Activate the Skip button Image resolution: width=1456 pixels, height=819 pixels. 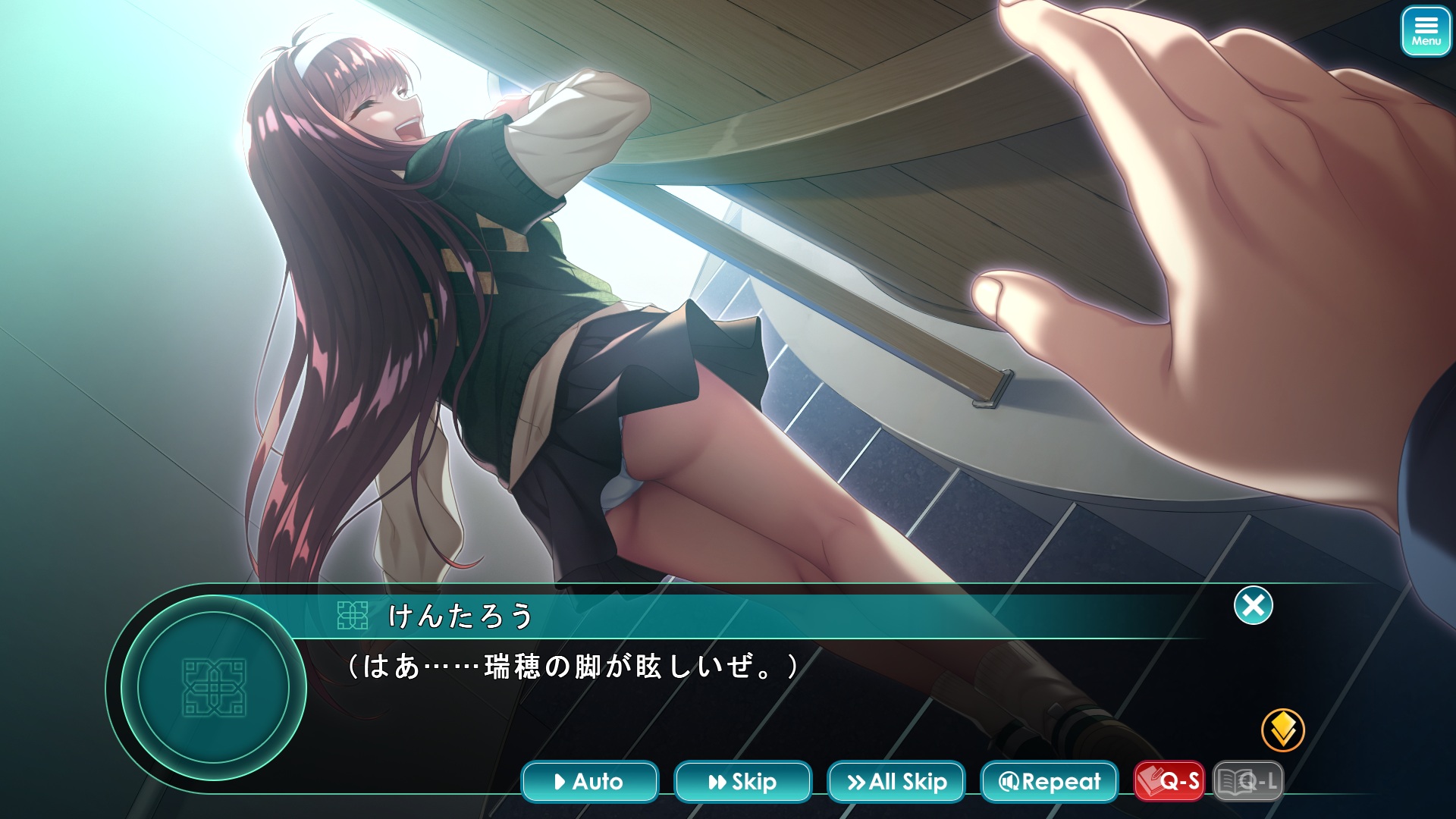[742, 781]
